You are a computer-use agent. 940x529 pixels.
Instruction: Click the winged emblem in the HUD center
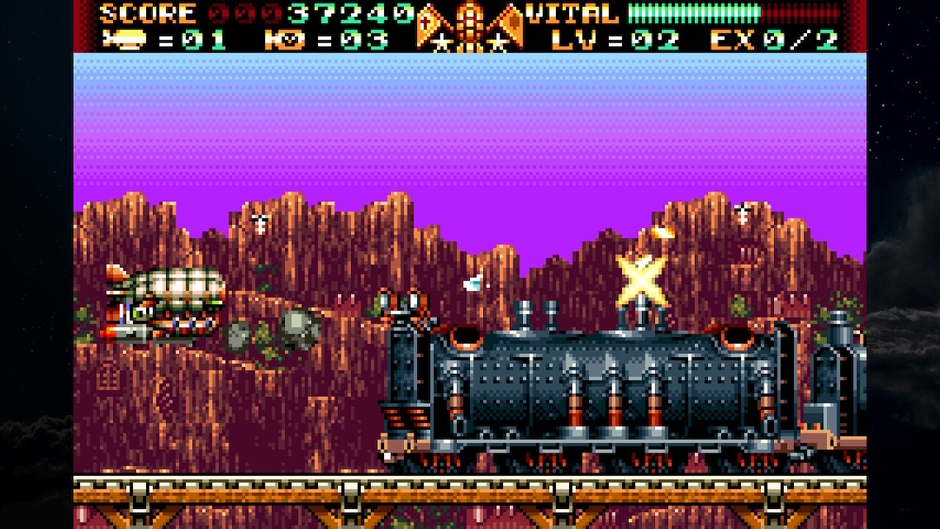point(470,26)
